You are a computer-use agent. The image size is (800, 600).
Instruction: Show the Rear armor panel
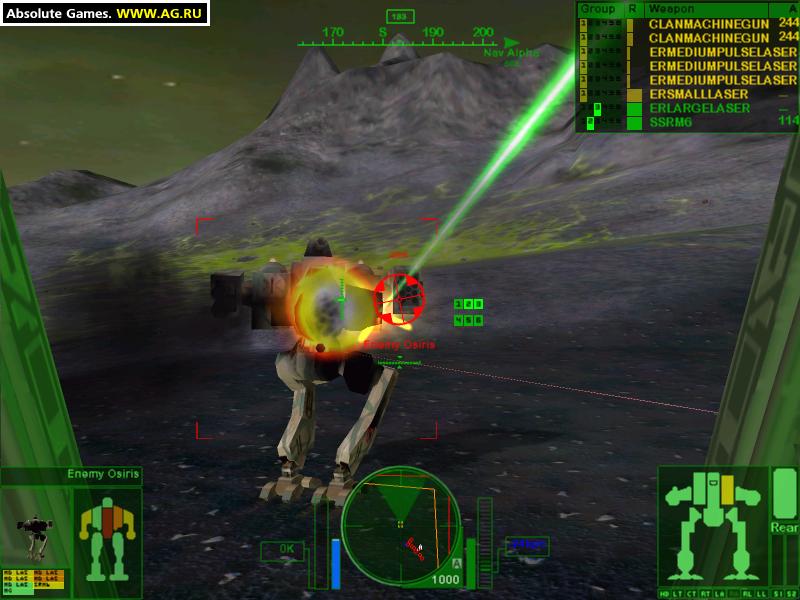coord(783,526)
